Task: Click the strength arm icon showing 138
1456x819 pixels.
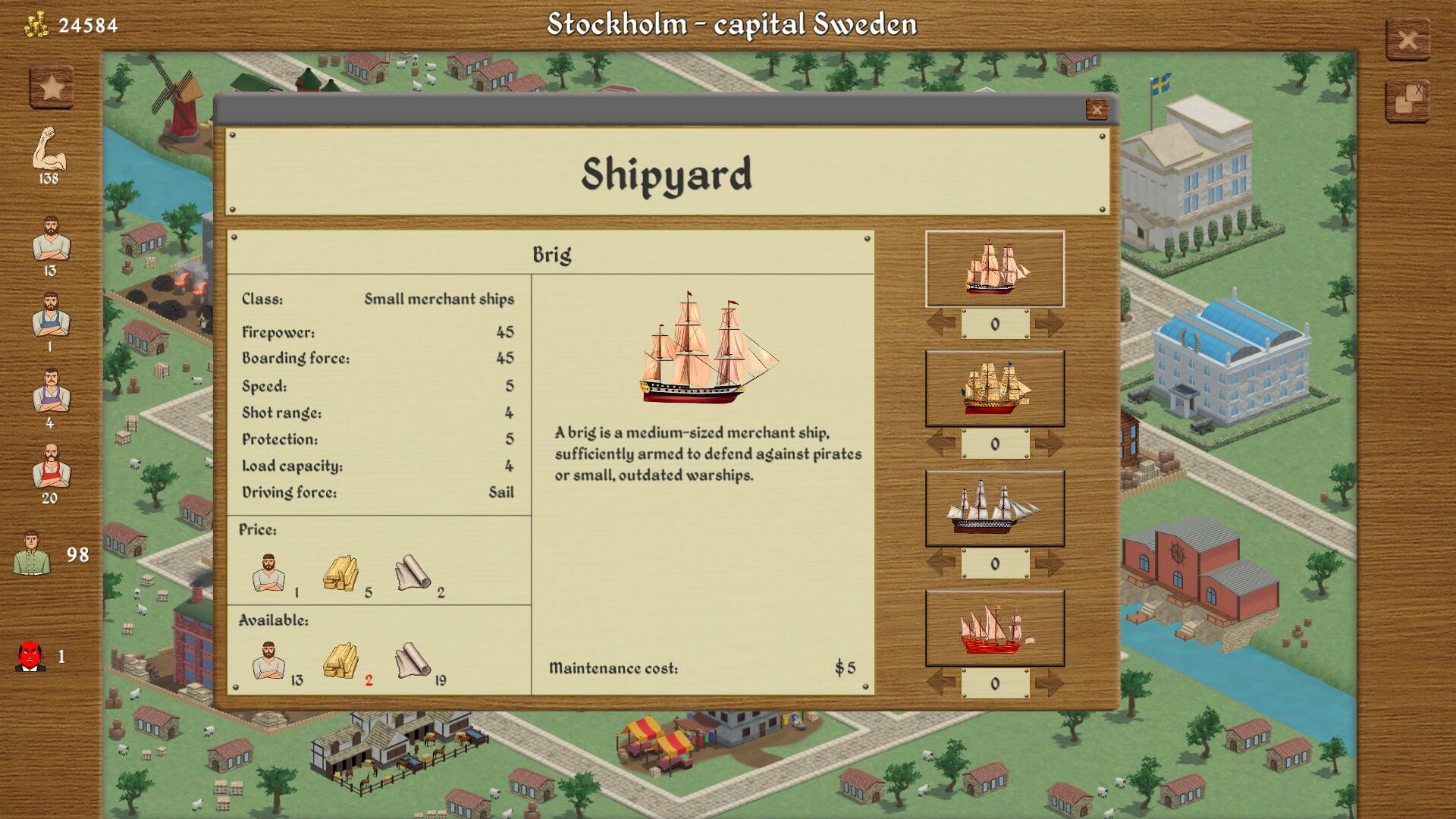Action: coord(48,148)
